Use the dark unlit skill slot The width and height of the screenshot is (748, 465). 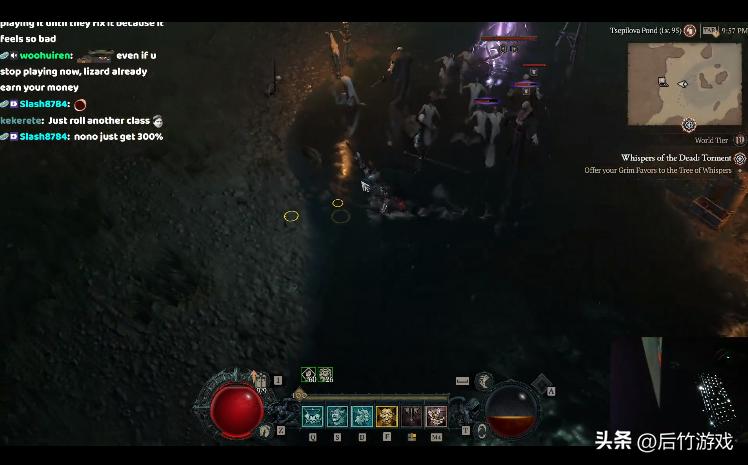(411, 416)
